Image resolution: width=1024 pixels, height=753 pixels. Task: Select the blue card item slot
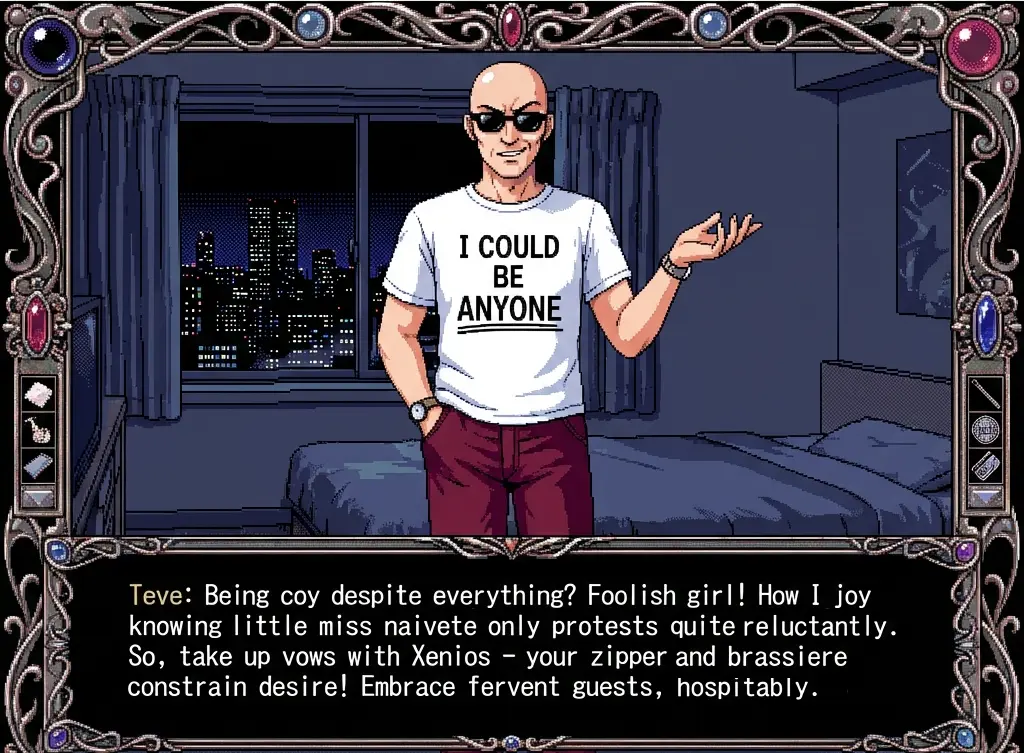click(986, 465)
